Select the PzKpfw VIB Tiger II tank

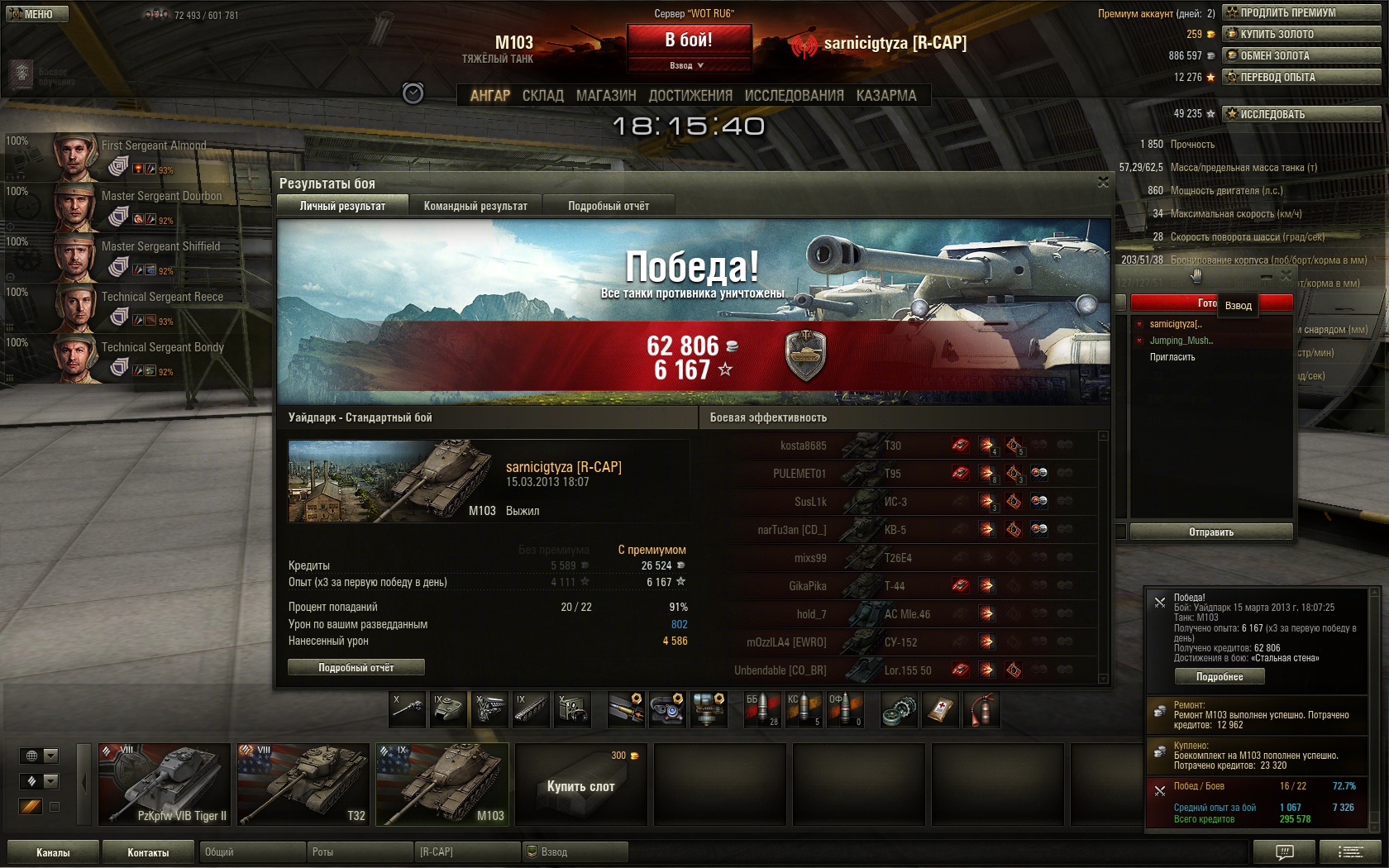point(165,785)
